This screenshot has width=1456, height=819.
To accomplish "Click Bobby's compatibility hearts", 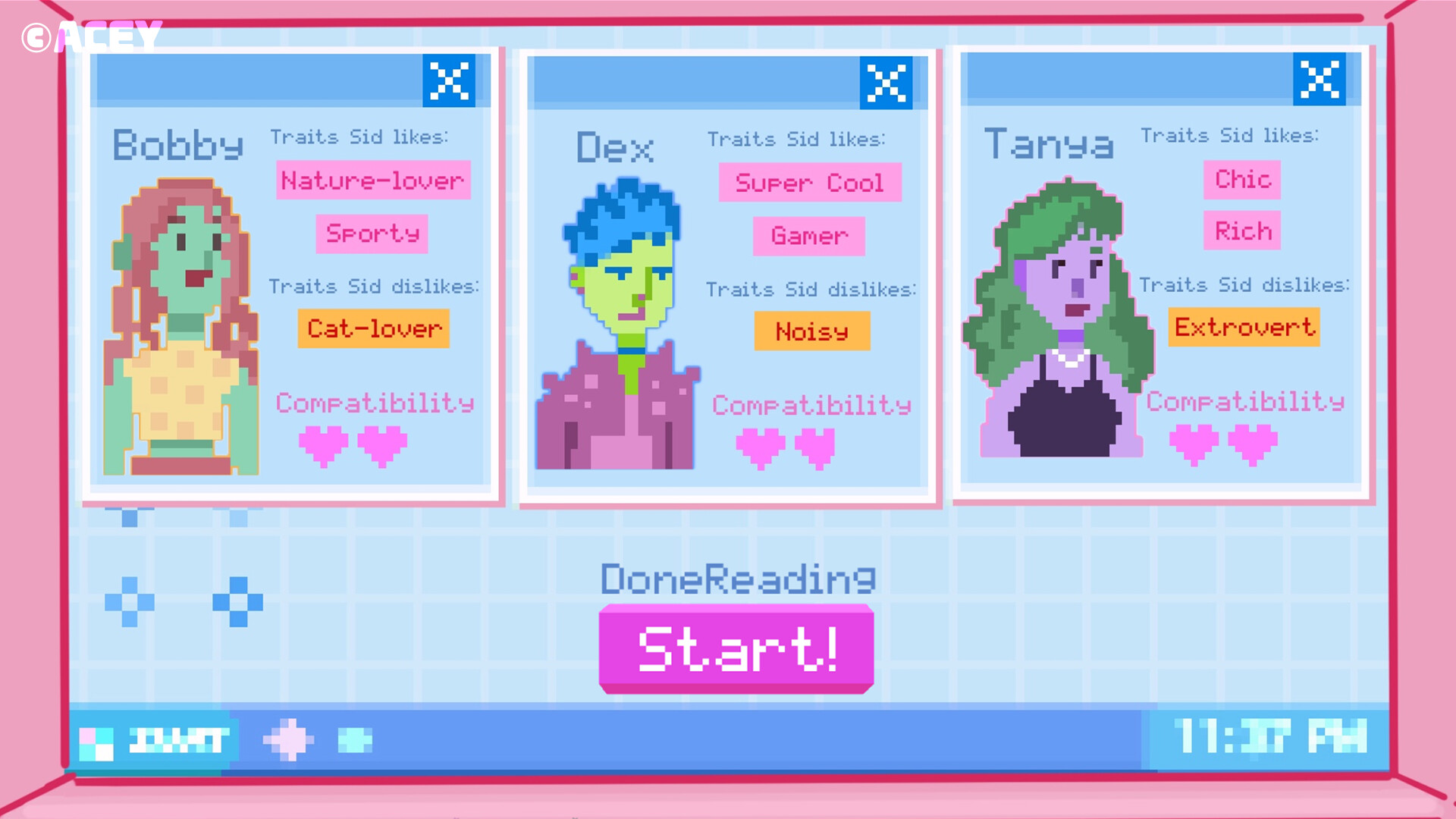I will coord(353,446).
